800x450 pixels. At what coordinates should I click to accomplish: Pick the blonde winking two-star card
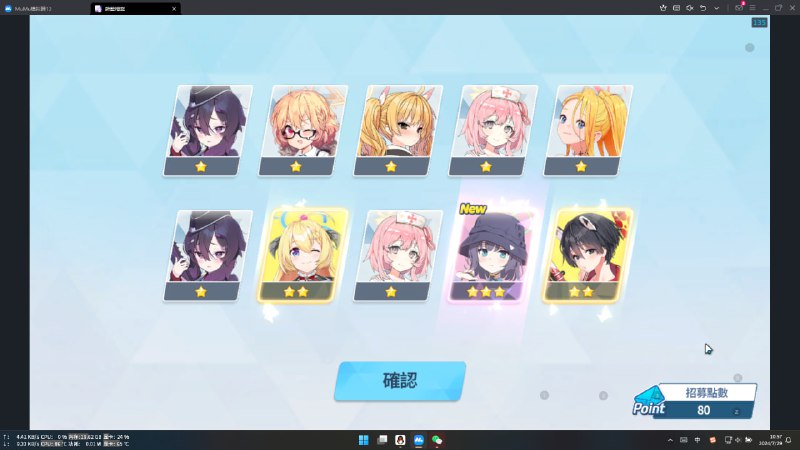(302, 255)
